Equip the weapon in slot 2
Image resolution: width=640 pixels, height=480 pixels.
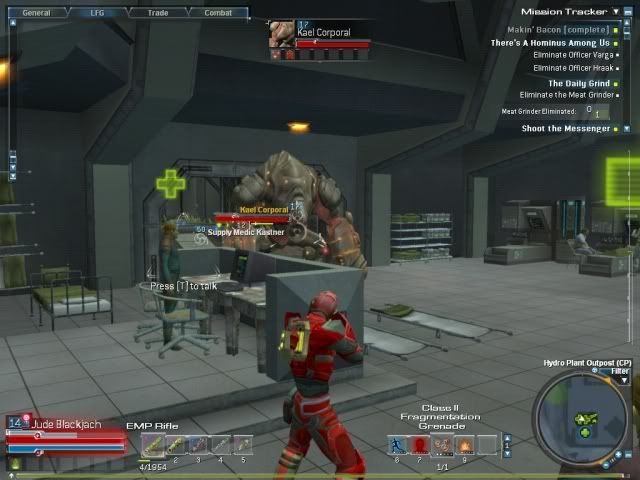pos(175,445)
